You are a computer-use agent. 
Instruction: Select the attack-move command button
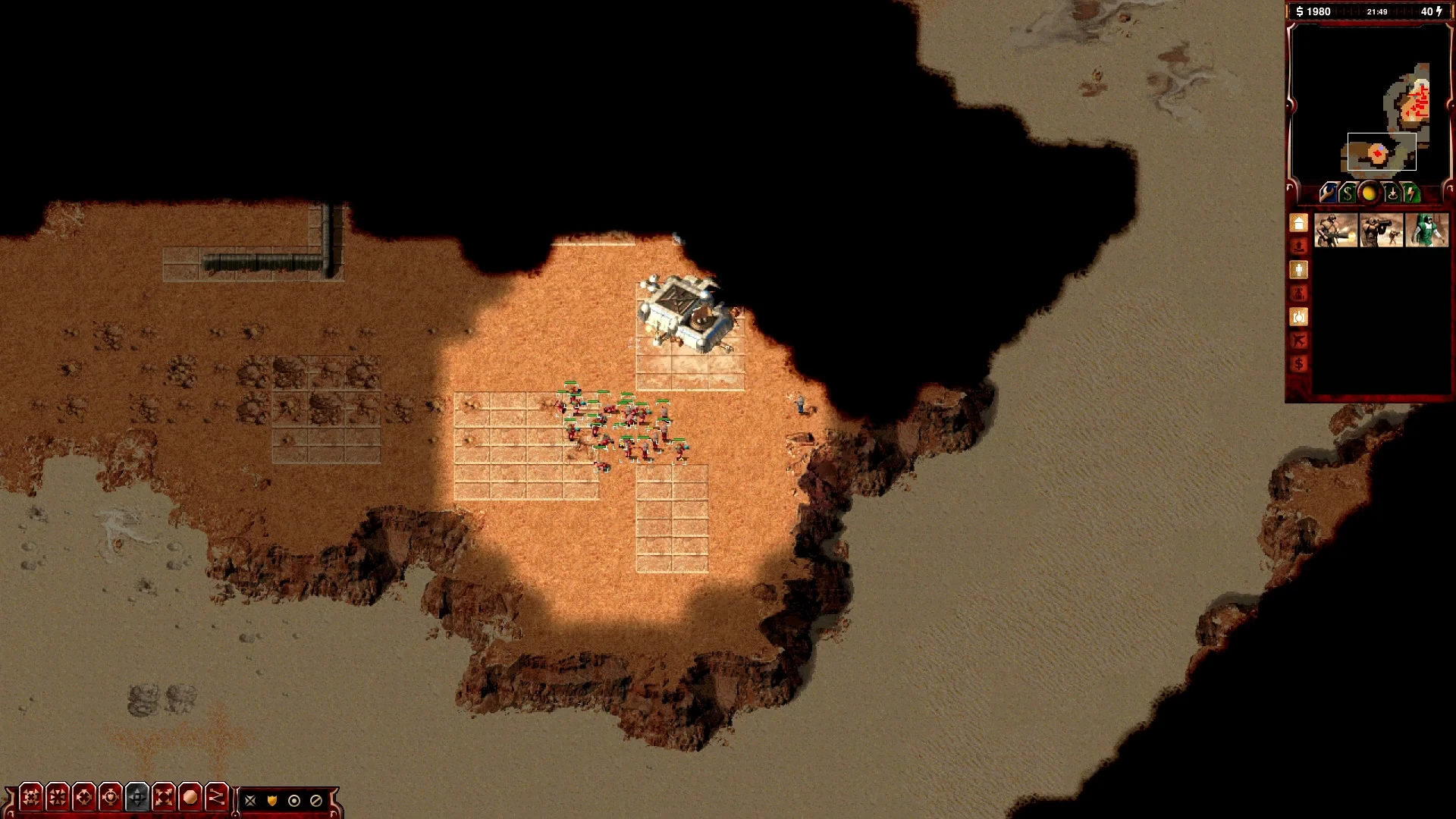click(x=31, y=798)
